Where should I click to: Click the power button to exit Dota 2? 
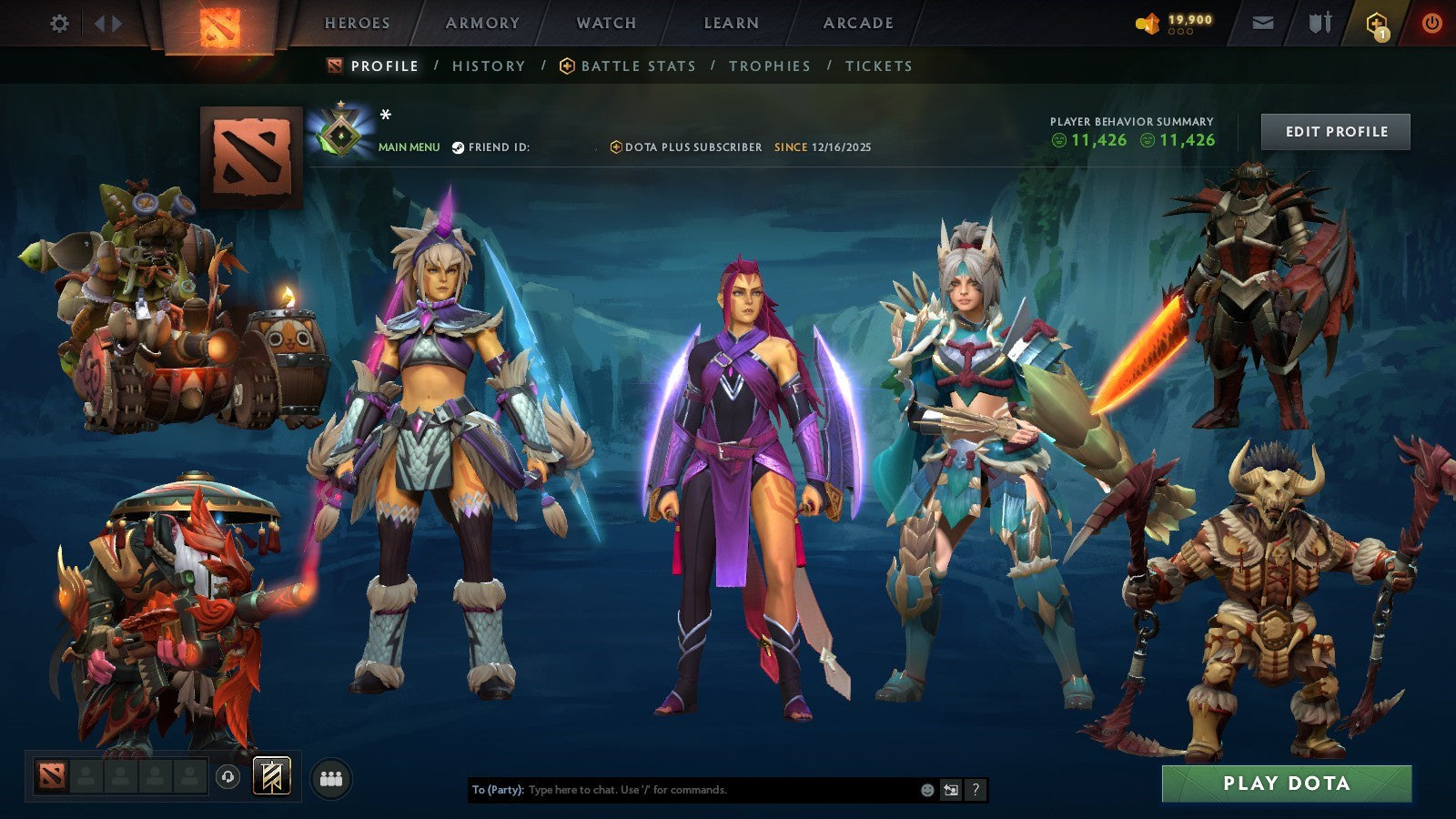click(1431, 24)
